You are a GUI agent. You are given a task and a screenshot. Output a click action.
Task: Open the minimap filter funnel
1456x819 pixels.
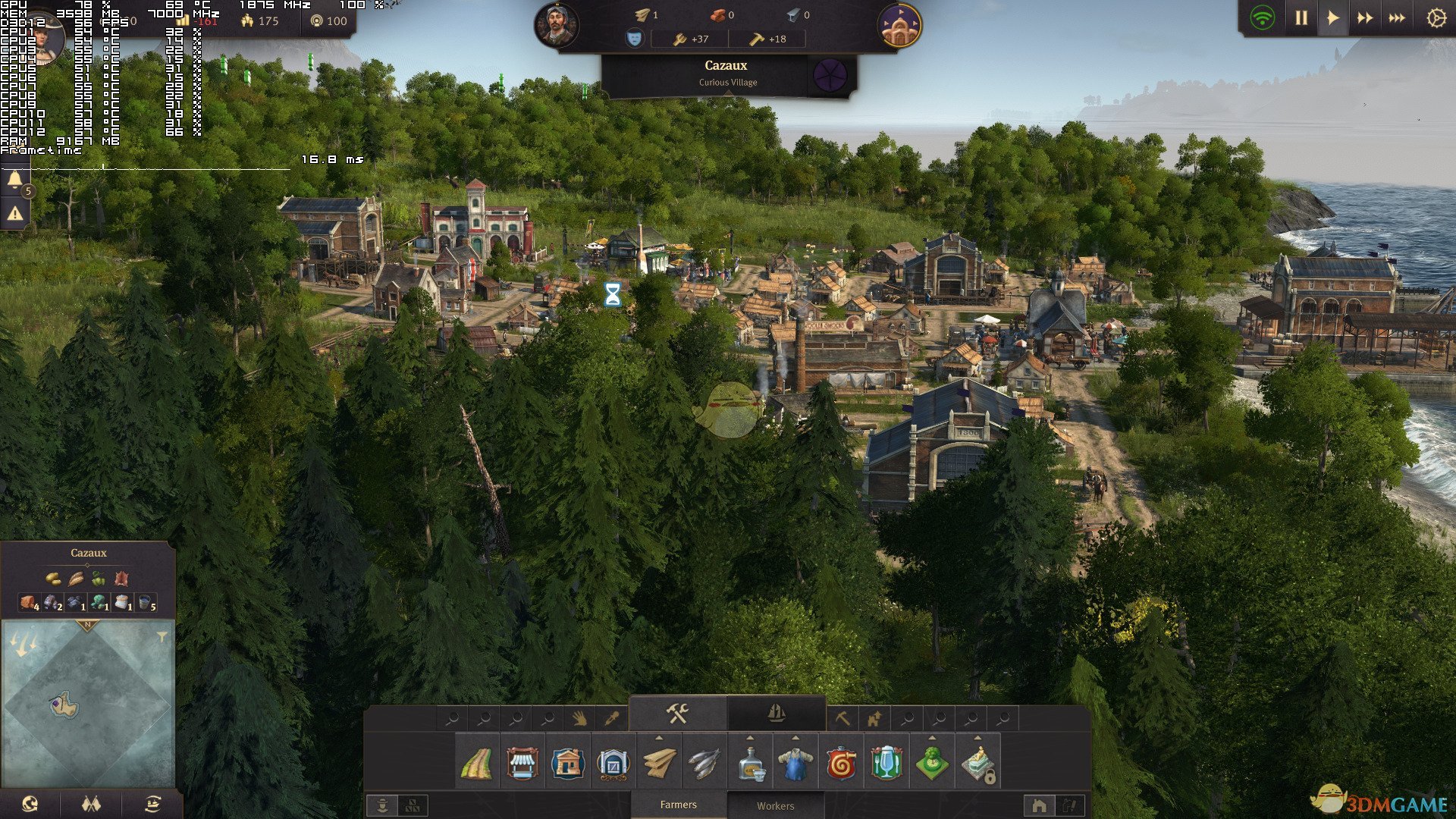(x=162, y=638)
